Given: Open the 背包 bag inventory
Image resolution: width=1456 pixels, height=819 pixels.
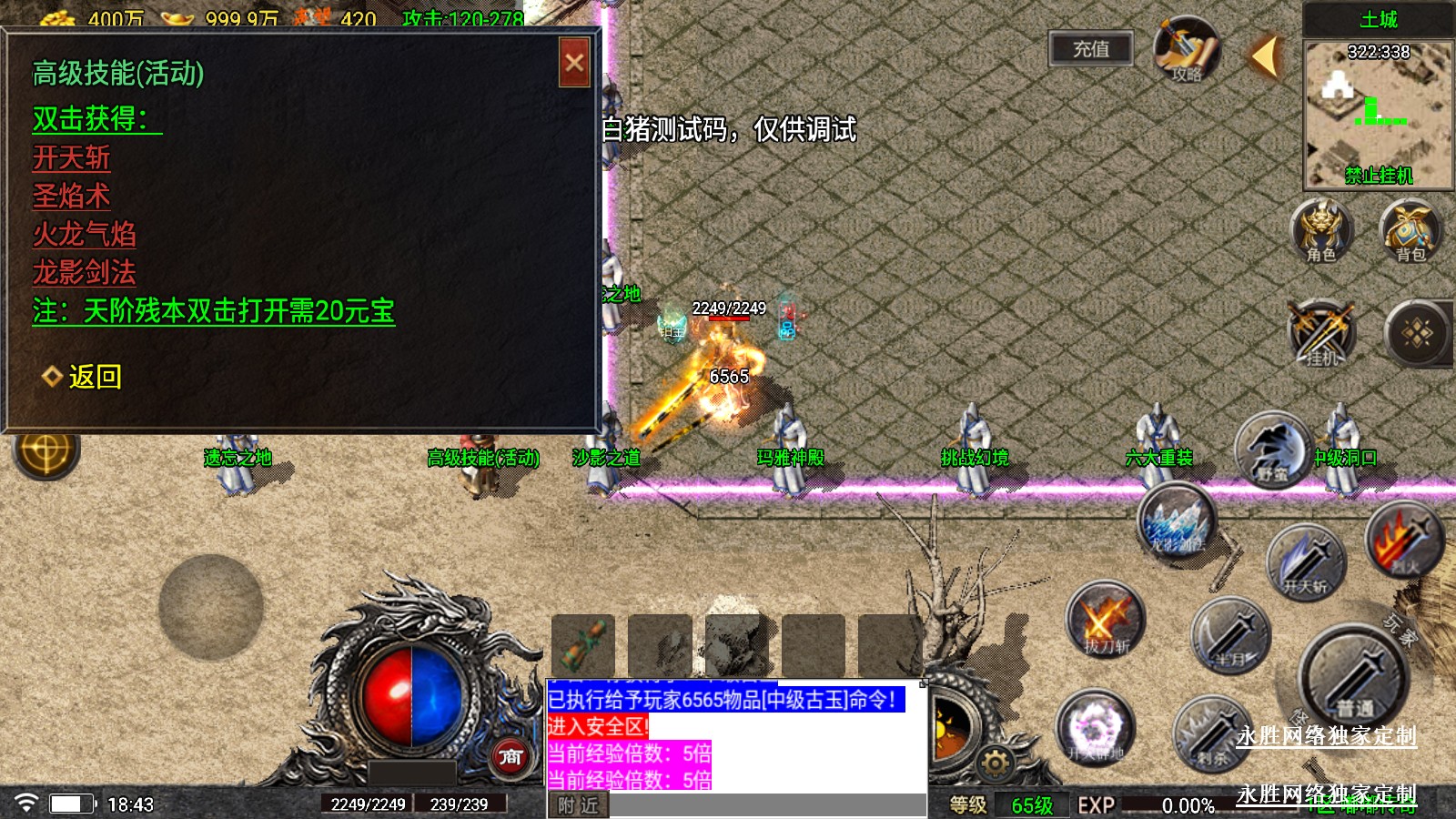Looking at the screenshot, I should (x=1410, y=231).
